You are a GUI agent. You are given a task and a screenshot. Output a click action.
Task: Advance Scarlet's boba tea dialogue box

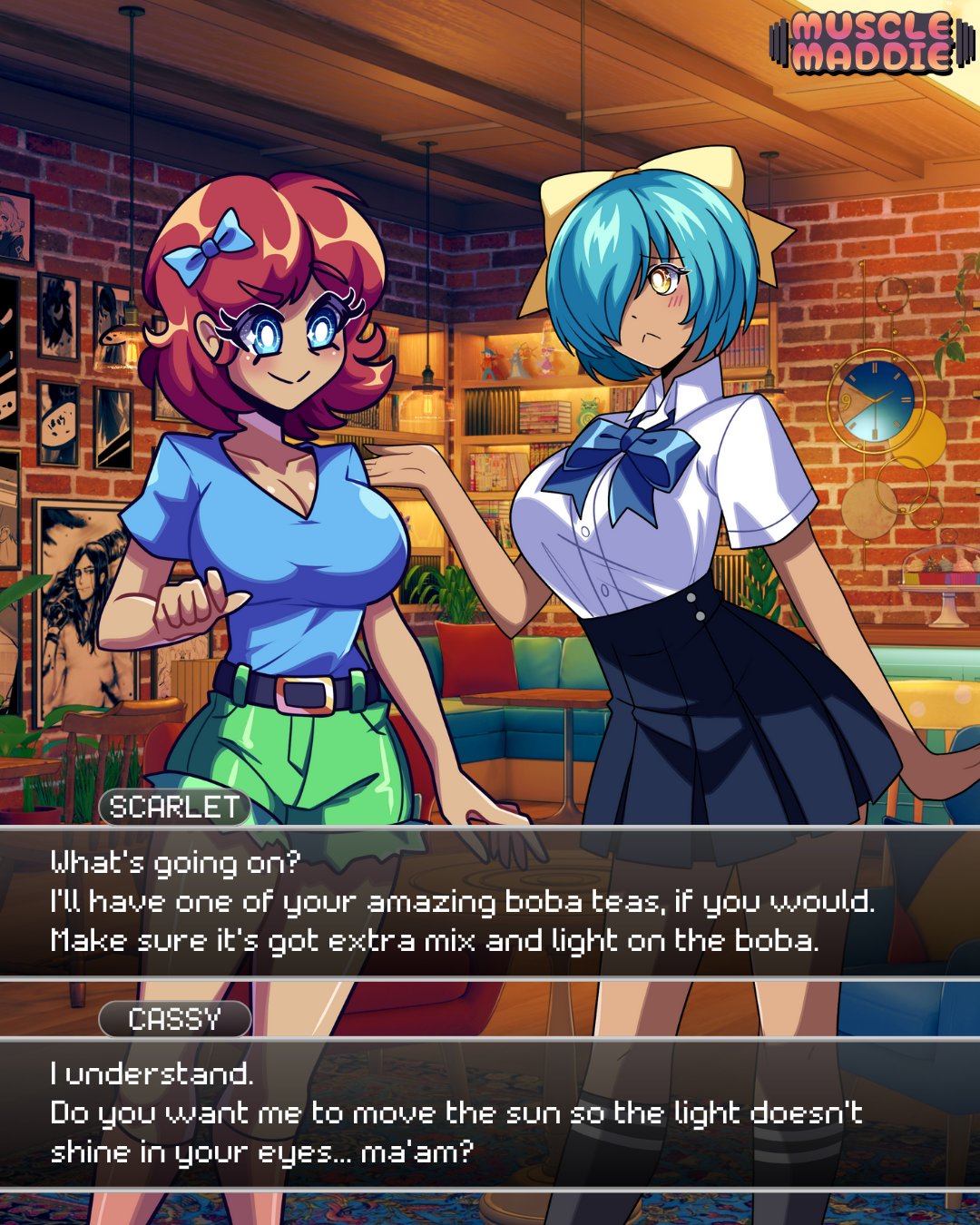click(x=490, y=902)
